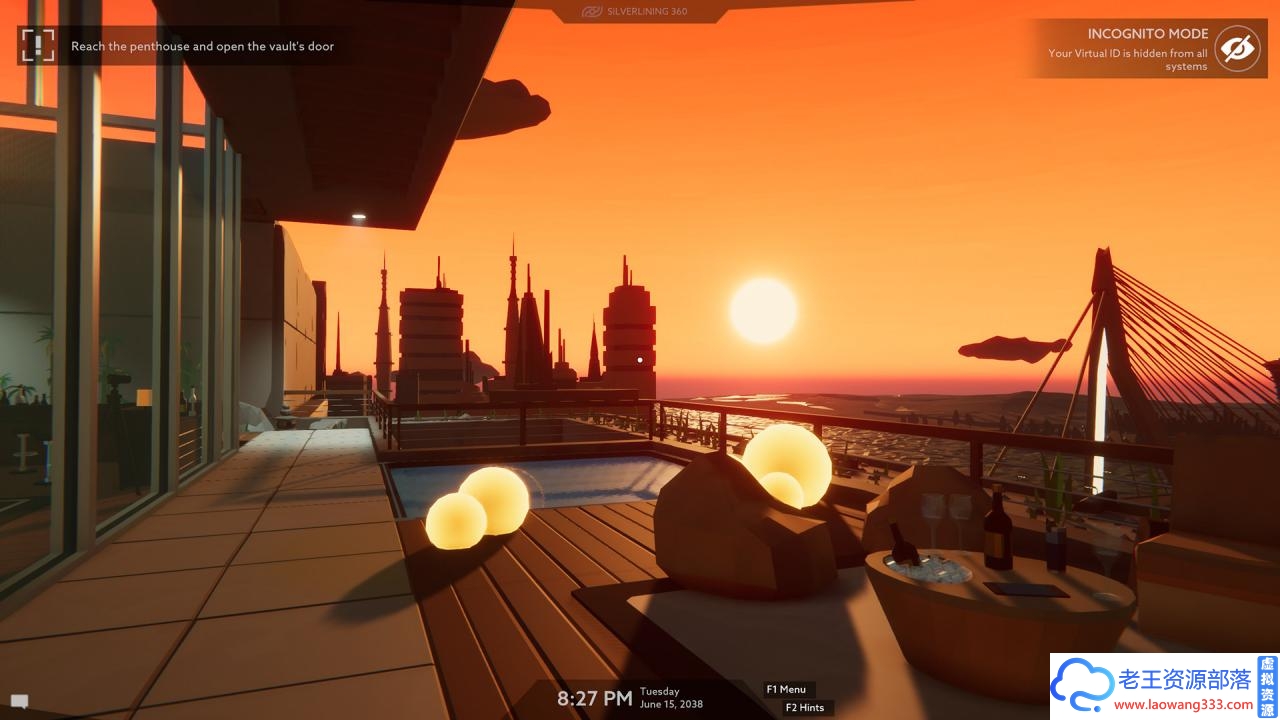Open the chat bubble icon
This screenshot has height=720, width=1280.
[19, 701]
